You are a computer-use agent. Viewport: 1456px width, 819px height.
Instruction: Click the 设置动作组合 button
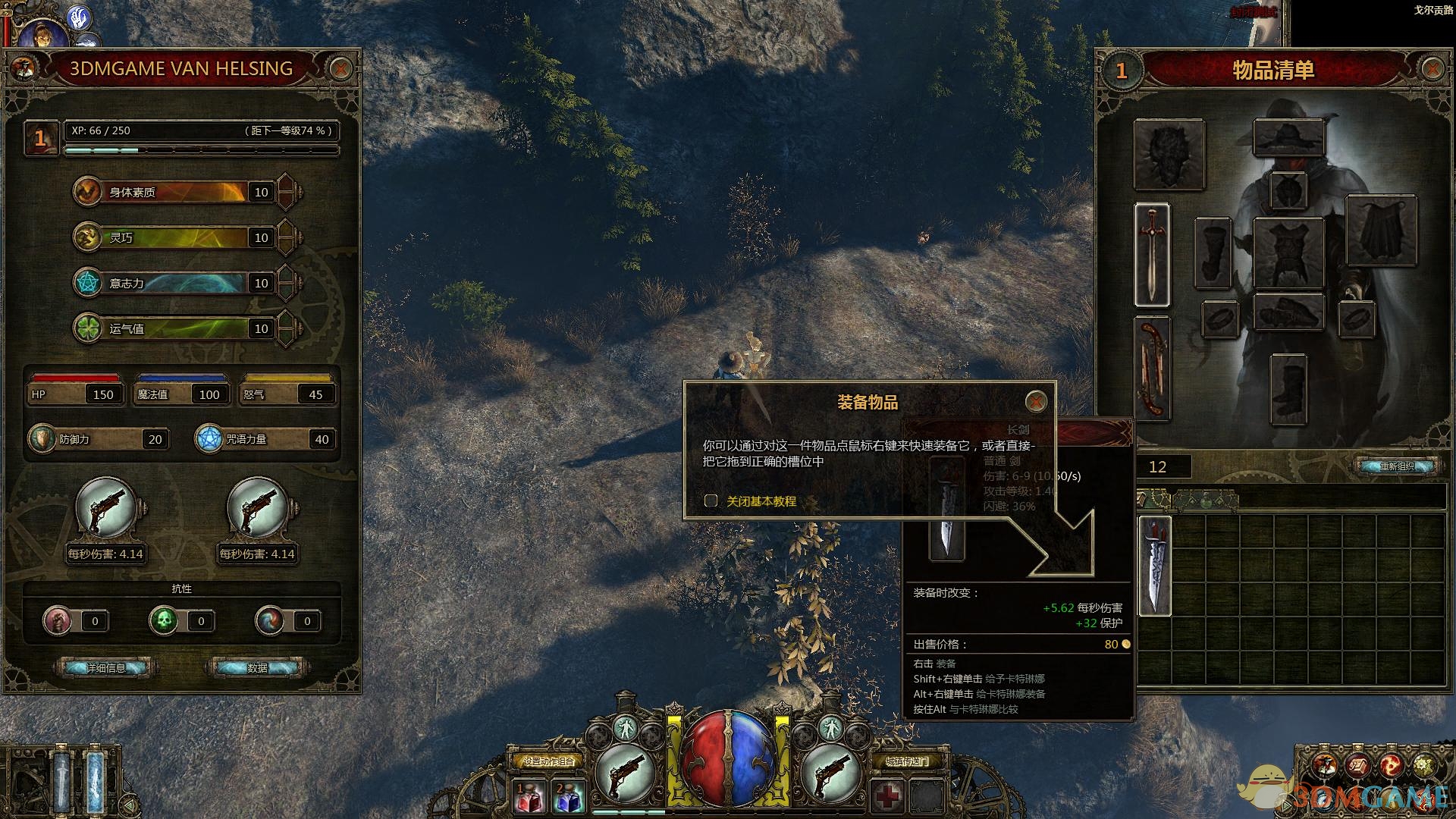pyautogui.click(x=548, y=761)
